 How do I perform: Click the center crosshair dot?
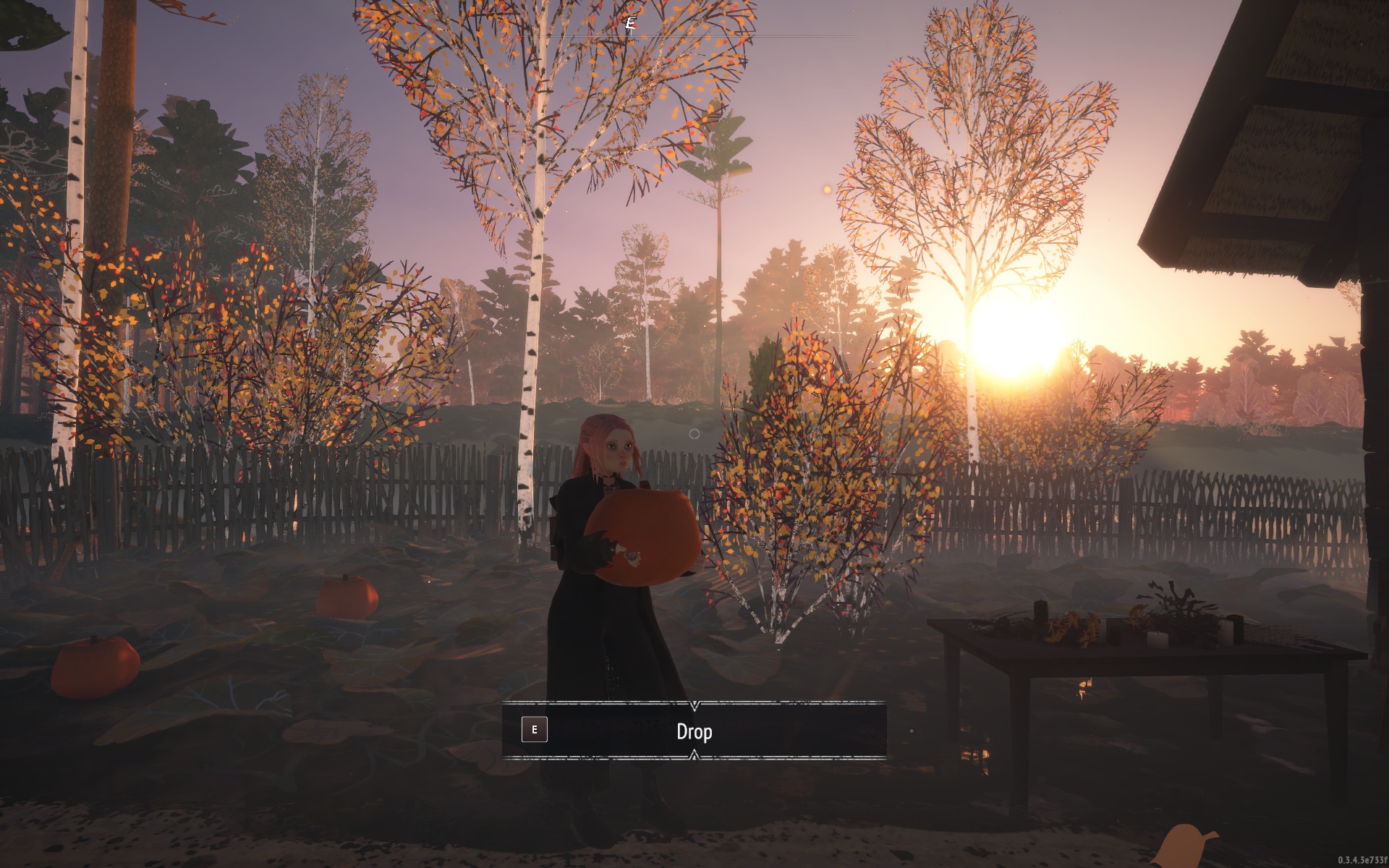pos(693,433)
